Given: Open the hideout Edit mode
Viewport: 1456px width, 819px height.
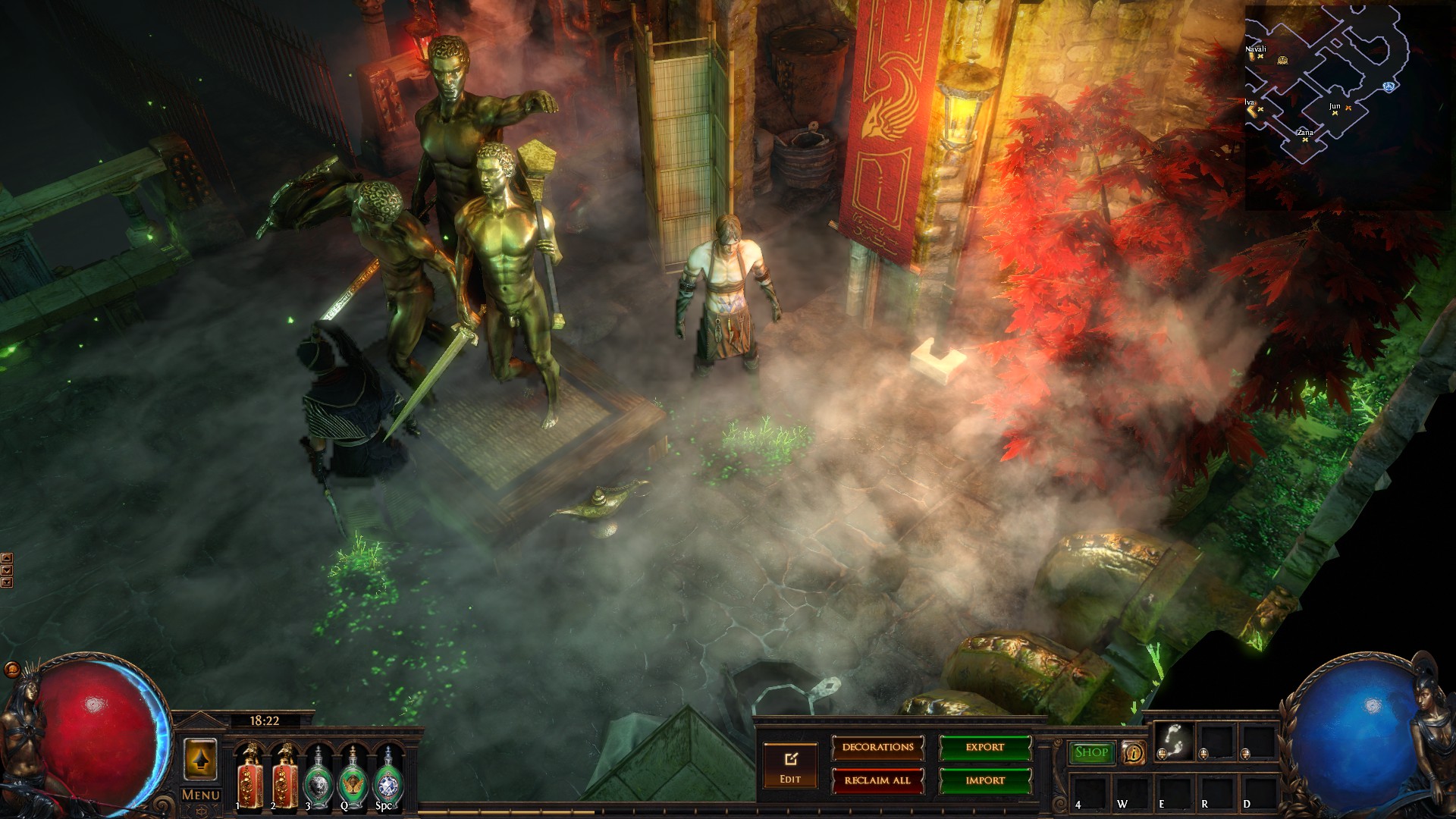Looking at the screenshot, I should [x=790, y=764].
